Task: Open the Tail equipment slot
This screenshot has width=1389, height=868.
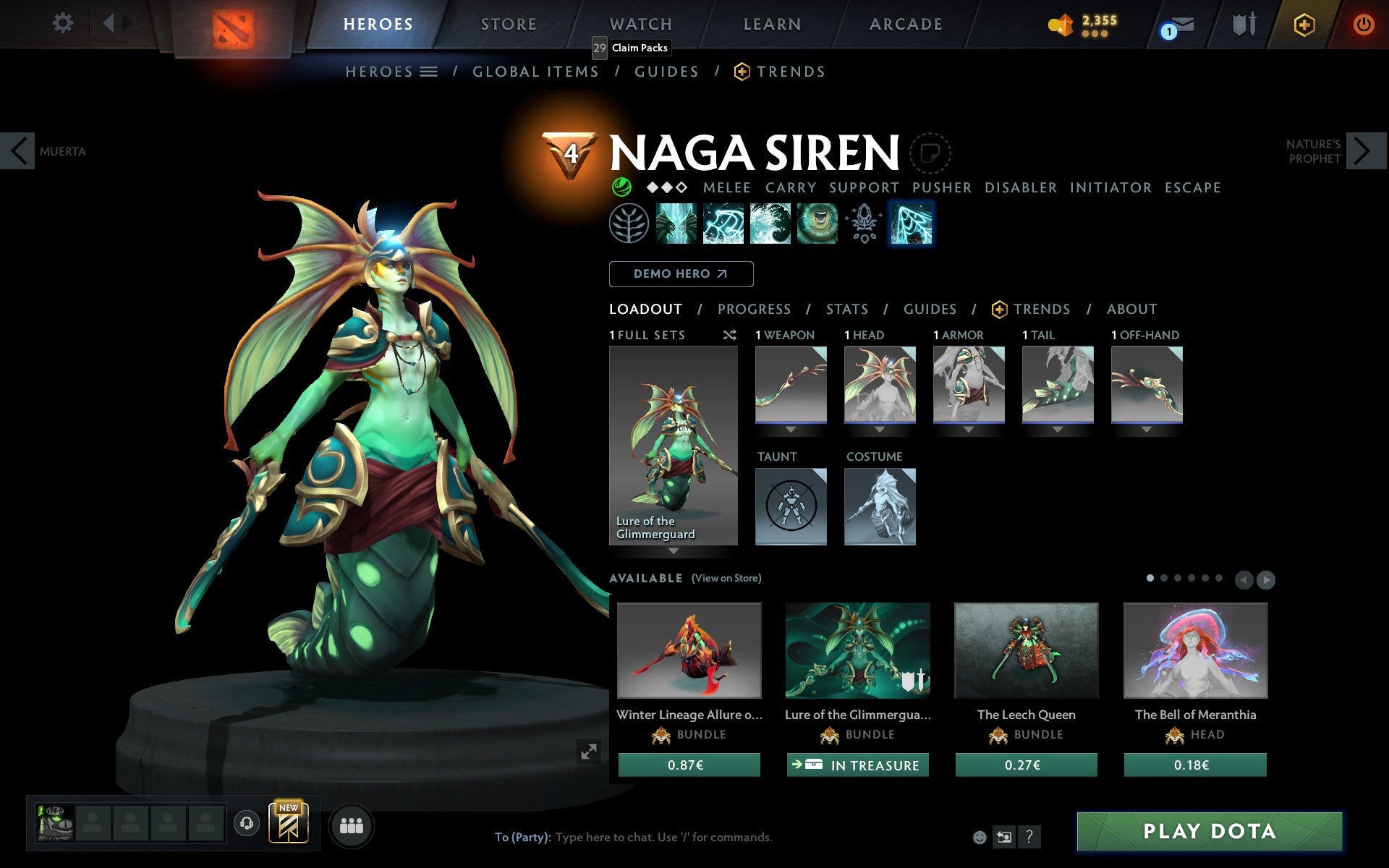Action: click(1058, 384)
